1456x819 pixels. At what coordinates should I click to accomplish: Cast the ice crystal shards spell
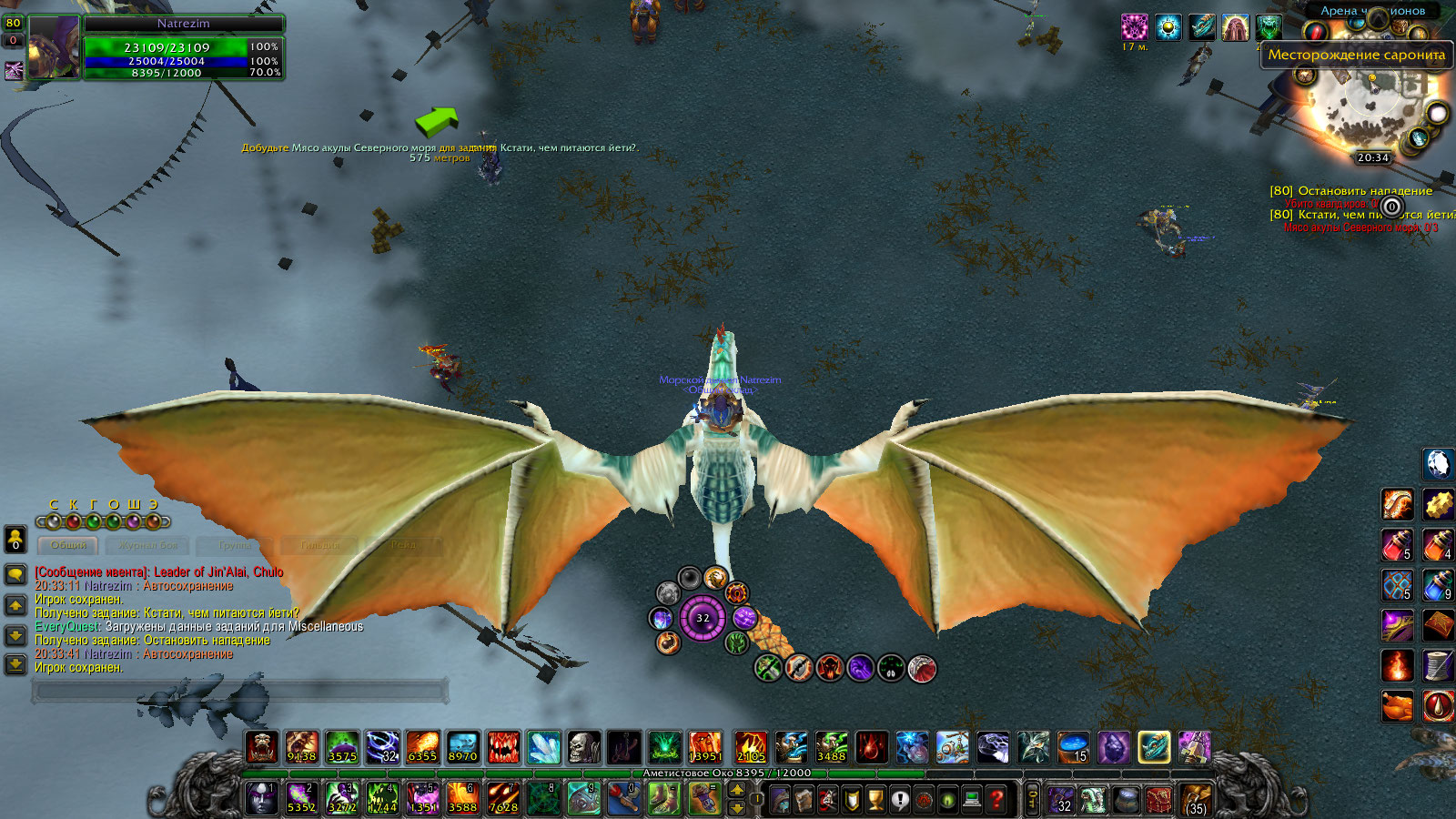[x=544, y=748]
